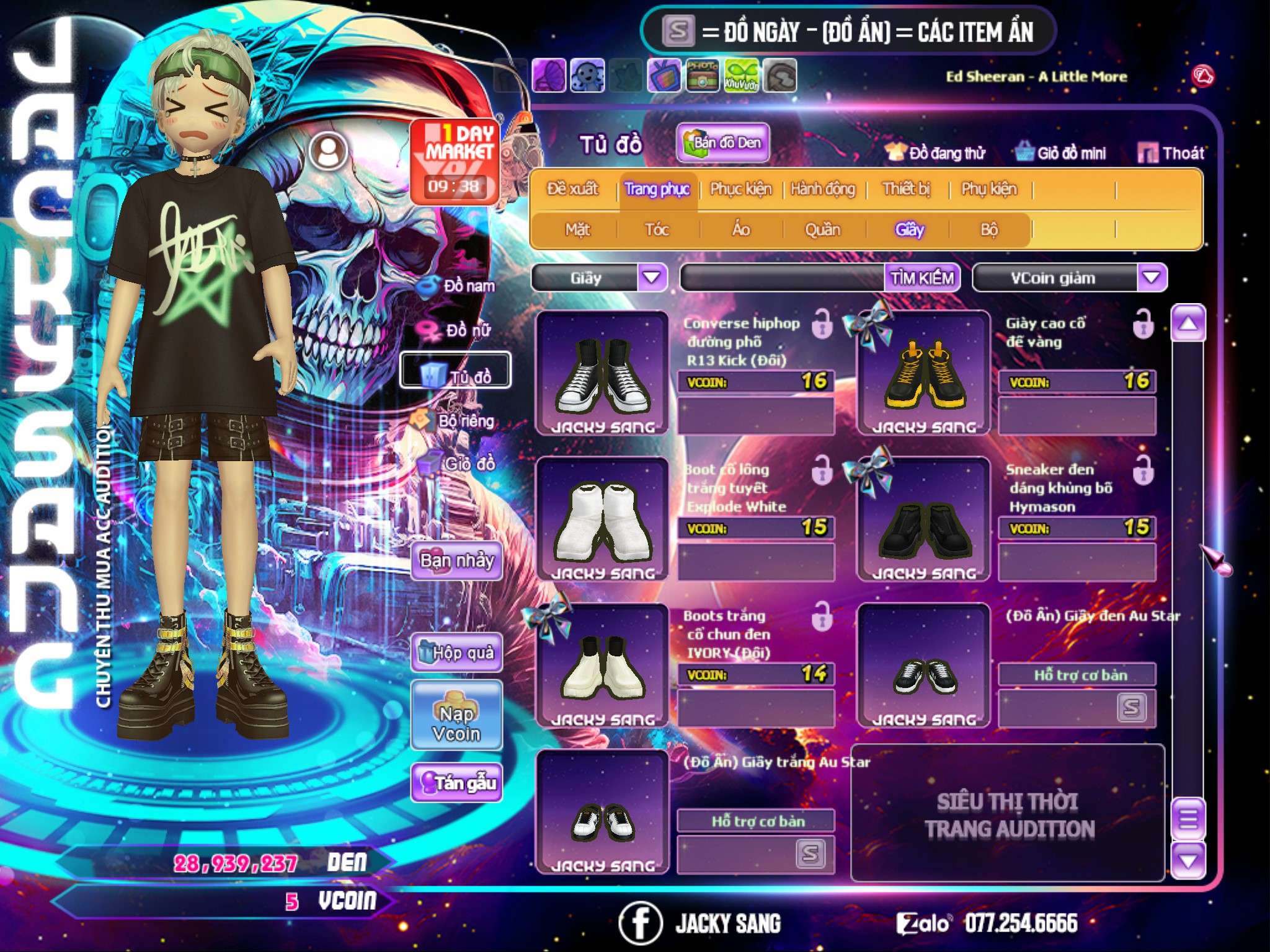1270x952 pixels.
Task: Open the Bán đồ Den shop button
Action: tap(723, 143)
